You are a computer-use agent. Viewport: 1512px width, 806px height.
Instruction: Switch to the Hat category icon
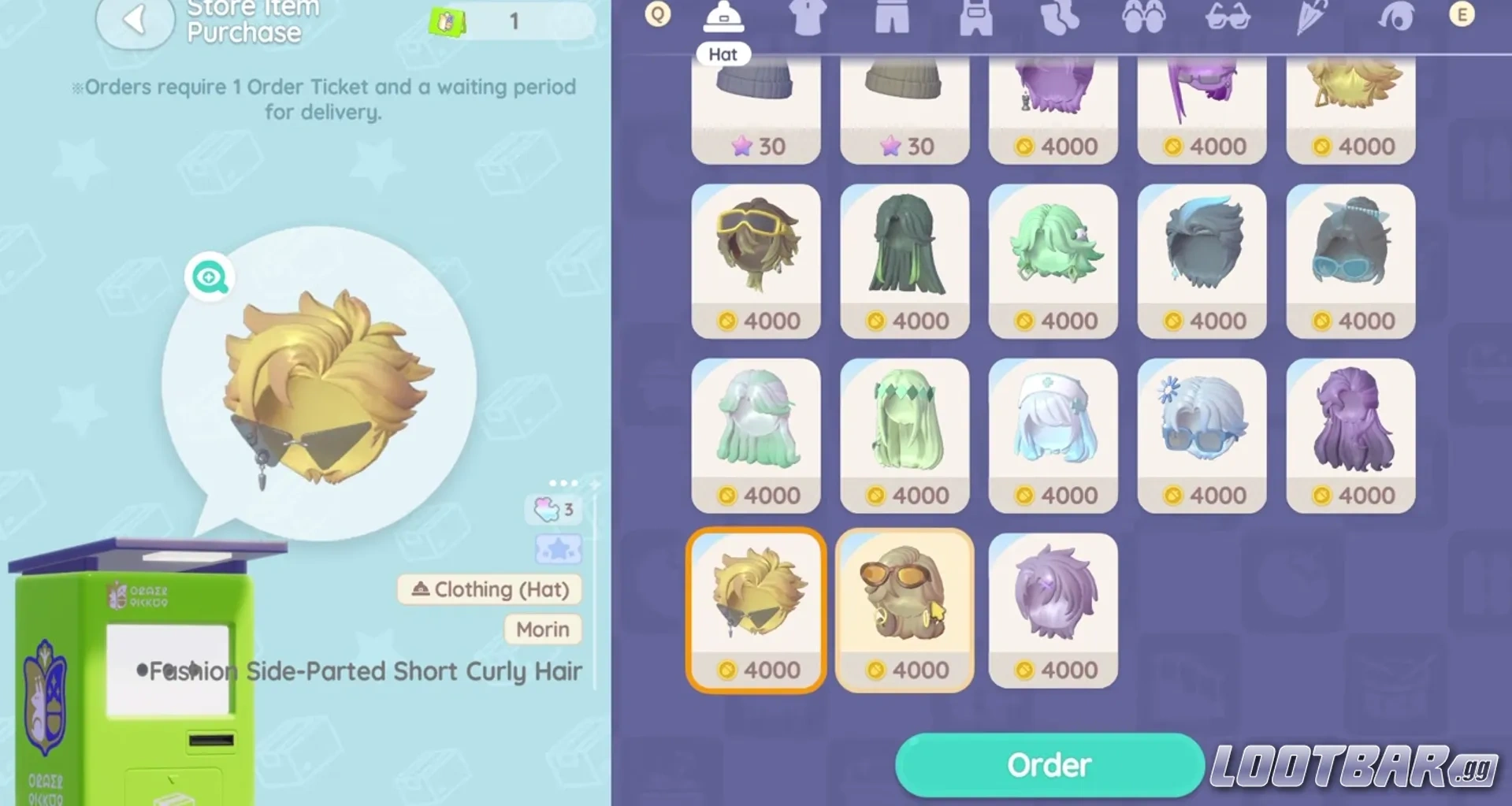723,17
